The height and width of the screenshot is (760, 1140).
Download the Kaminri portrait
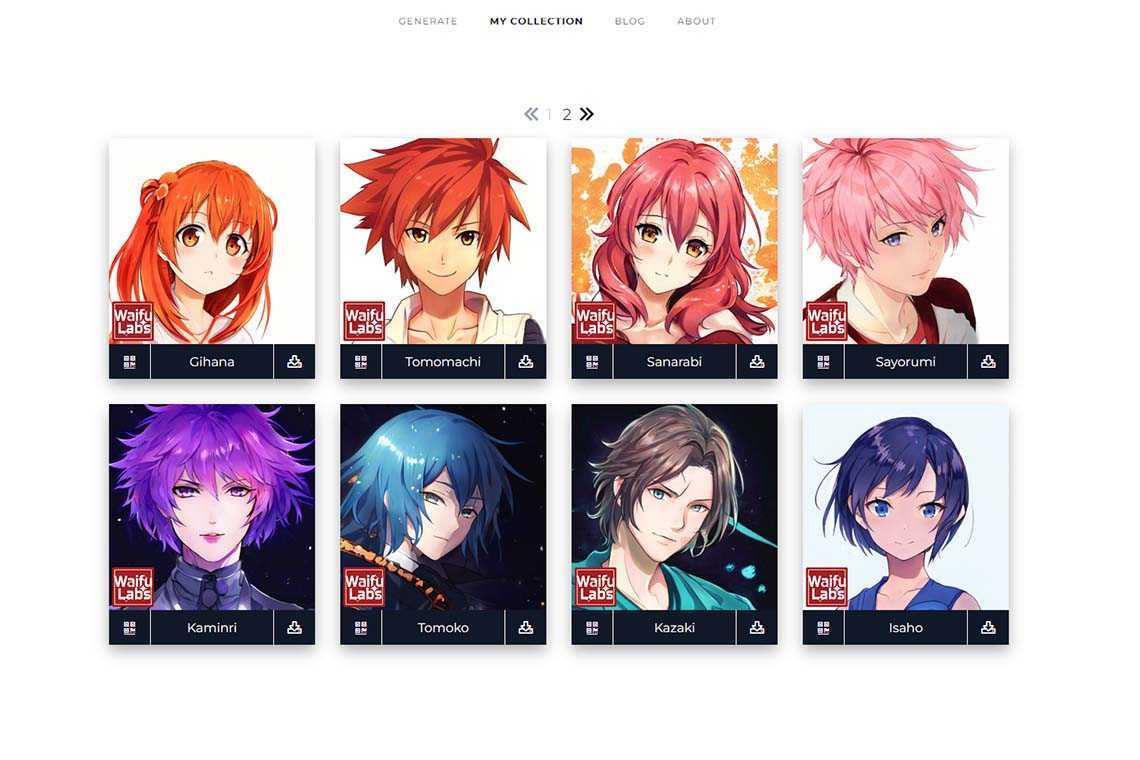(x=294, y=628)
